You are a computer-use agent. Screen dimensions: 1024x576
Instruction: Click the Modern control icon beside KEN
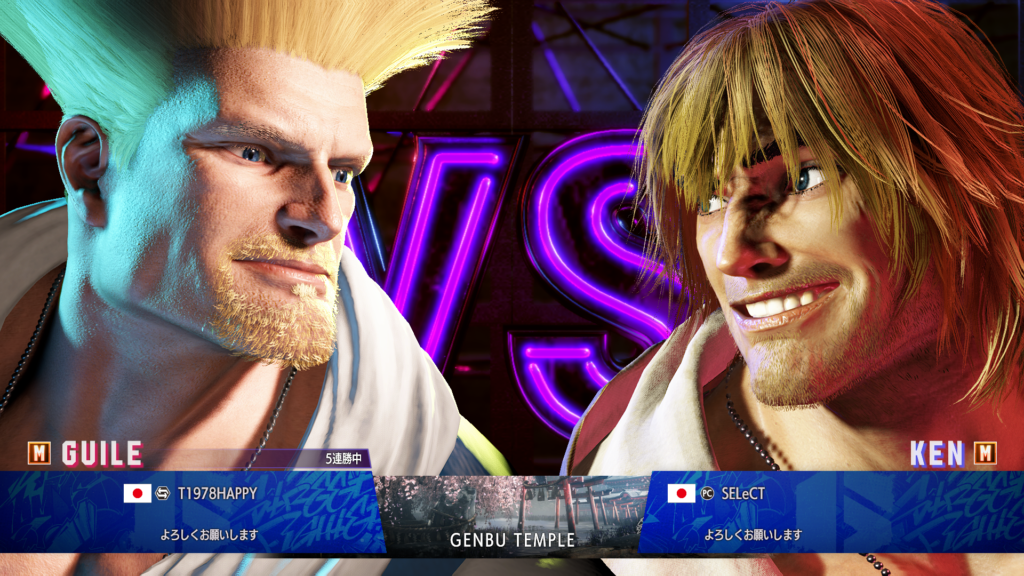[985, 454]
